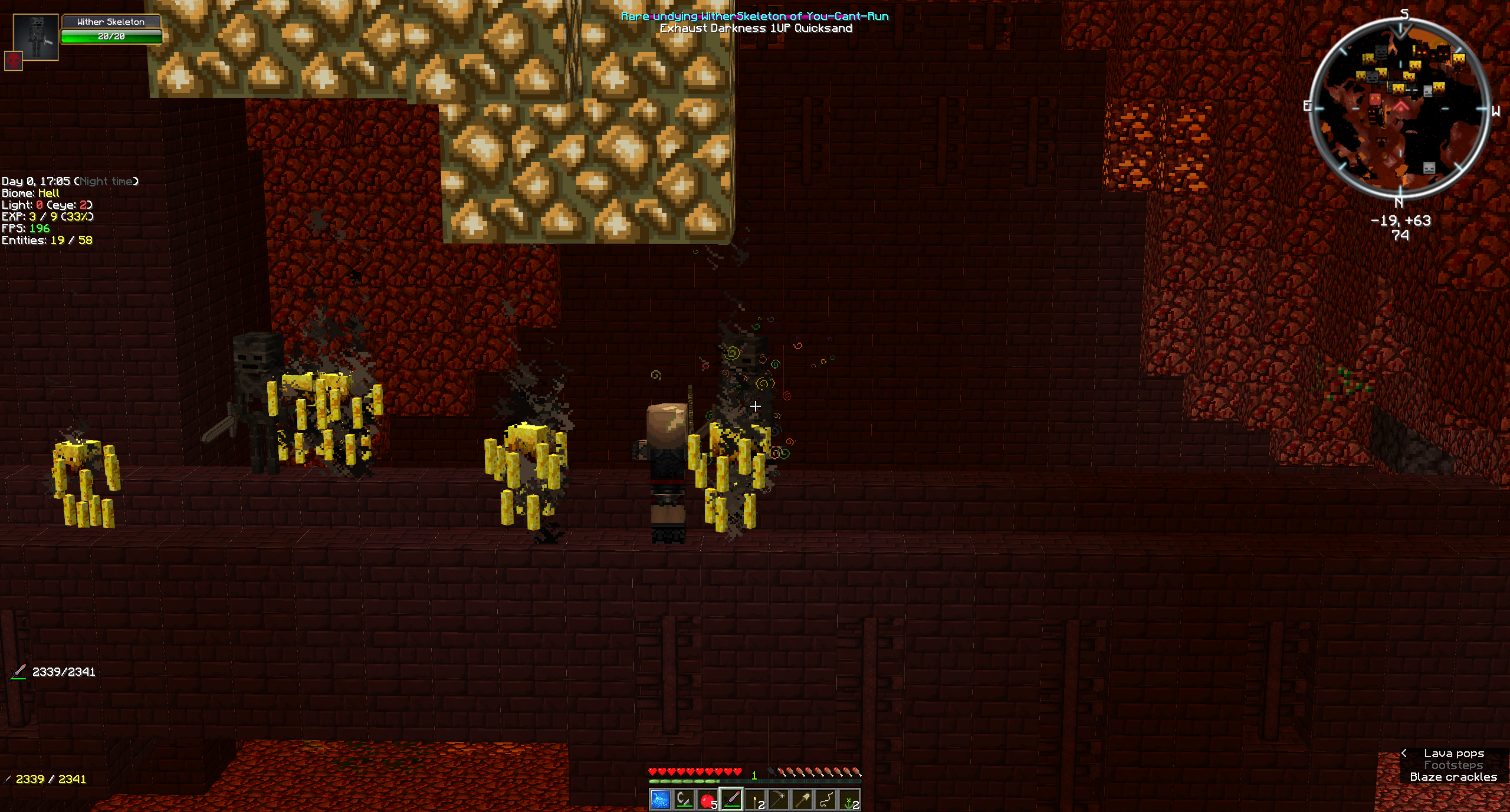
Task: Select the diamond sword in the hotbar
Action: (x=731, y=800)
